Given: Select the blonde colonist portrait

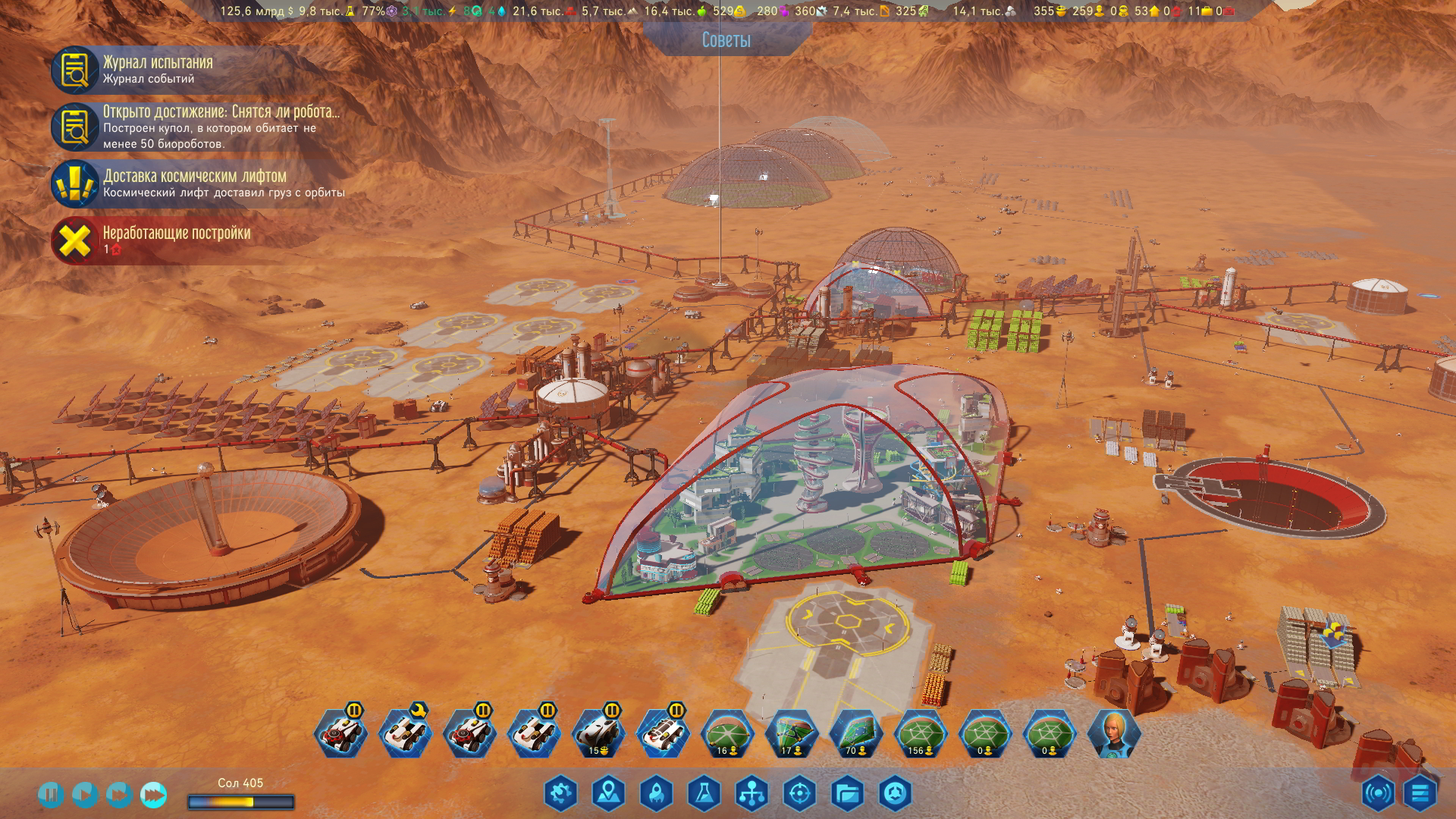Looking at the screenshot, I should (1113, 734).
